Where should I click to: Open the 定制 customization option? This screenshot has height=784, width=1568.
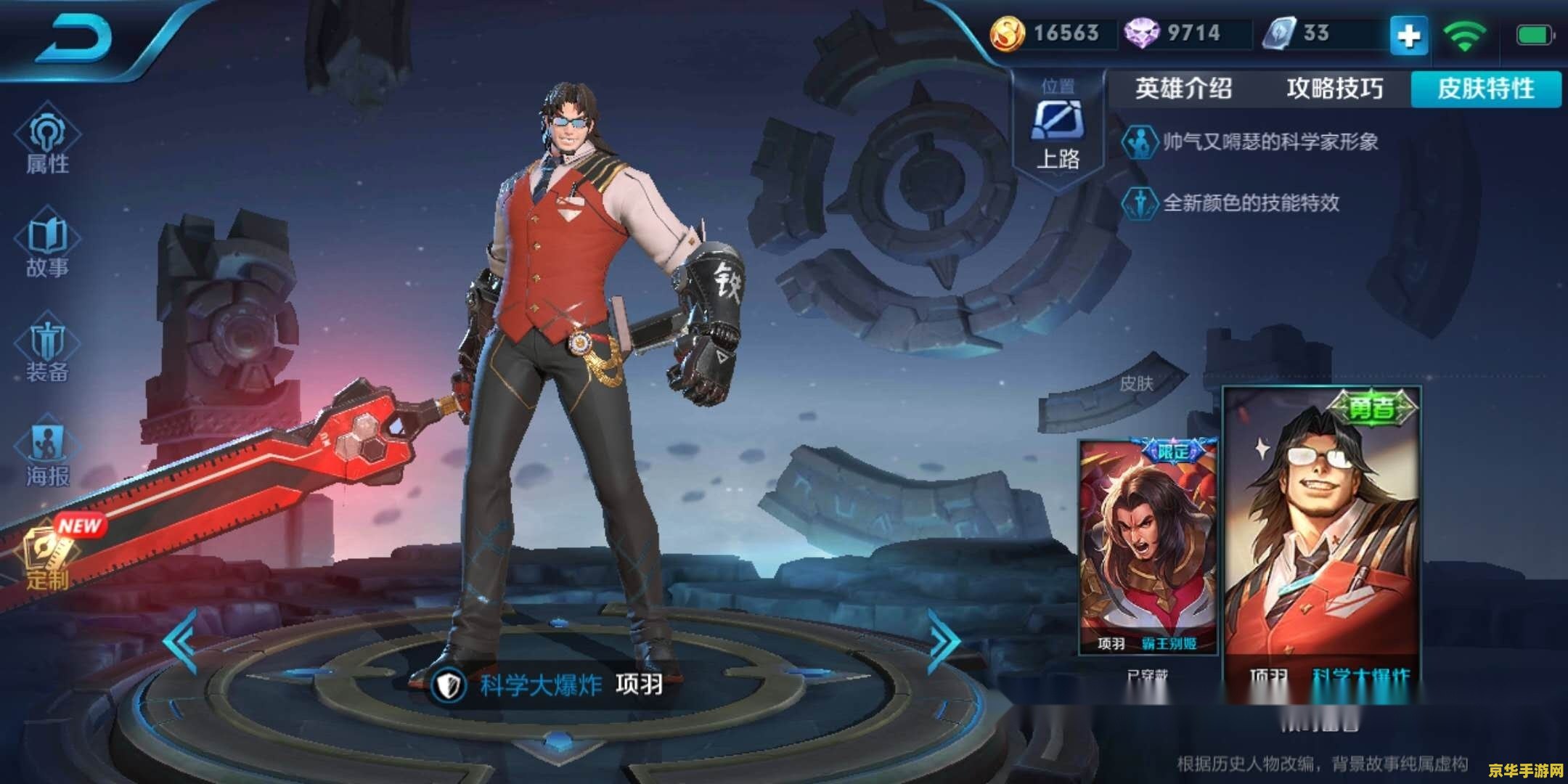point(49,555)
